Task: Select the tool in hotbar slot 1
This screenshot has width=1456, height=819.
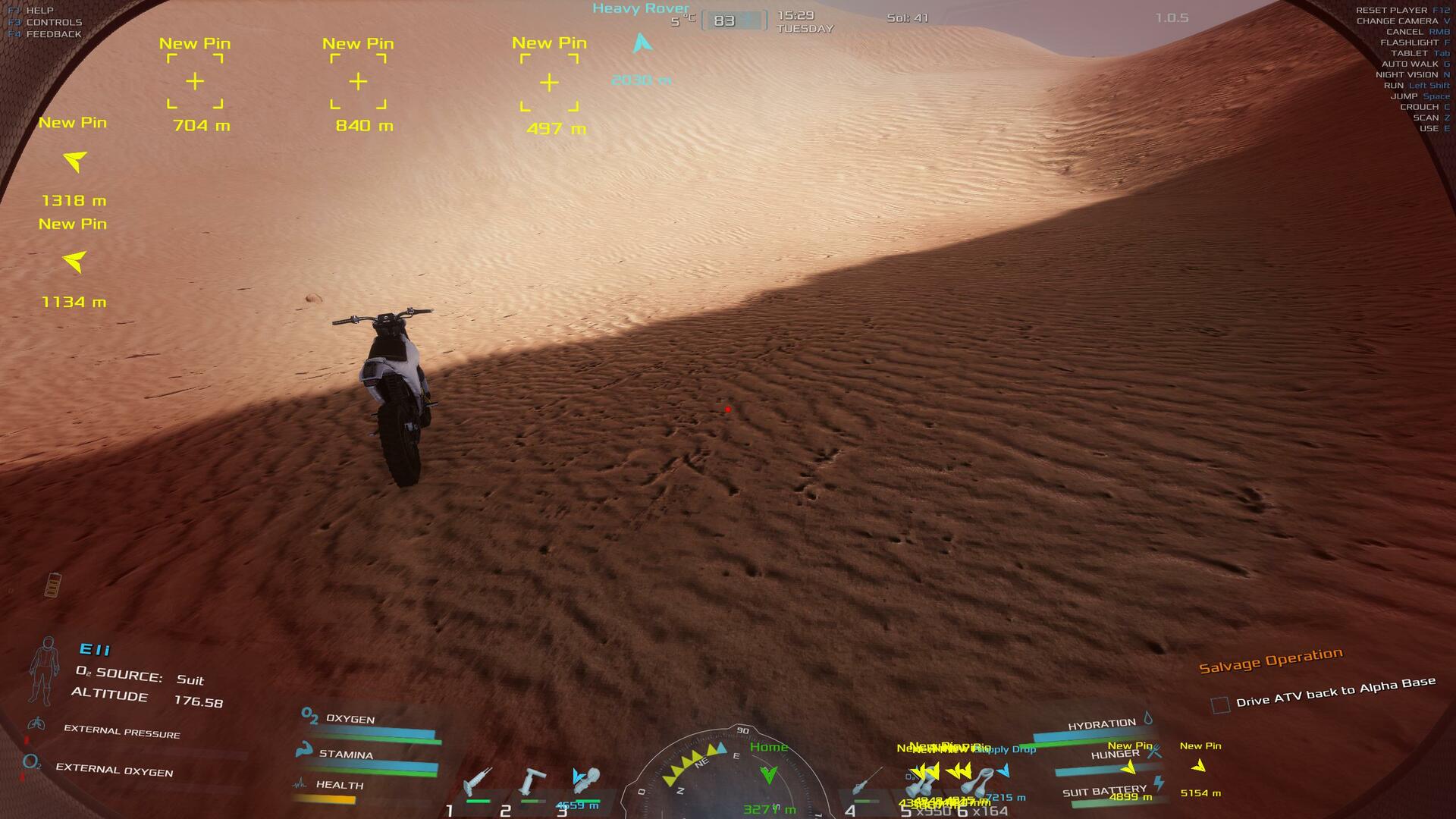Action: tap(478, 781)
